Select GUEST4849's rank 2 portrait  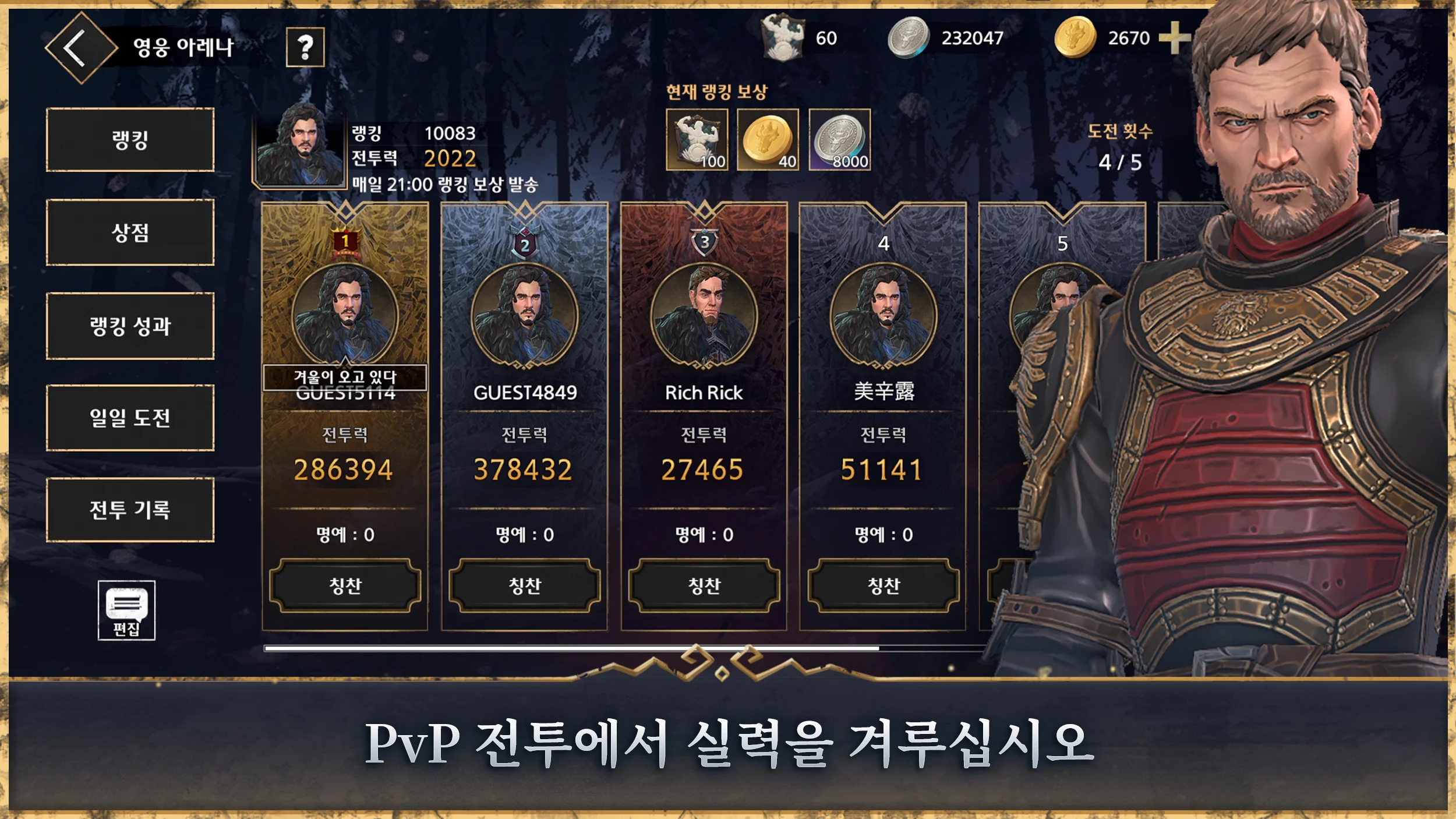(525, 316)
